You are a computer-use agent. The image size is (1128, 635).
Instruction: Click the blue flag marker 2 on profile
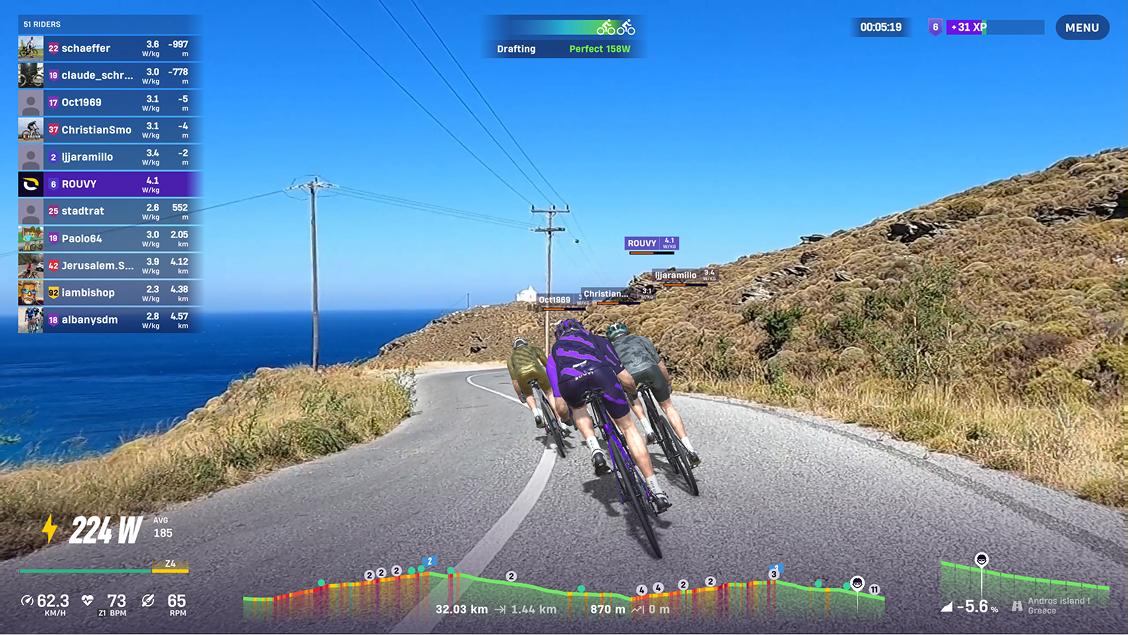pos(430,562)
